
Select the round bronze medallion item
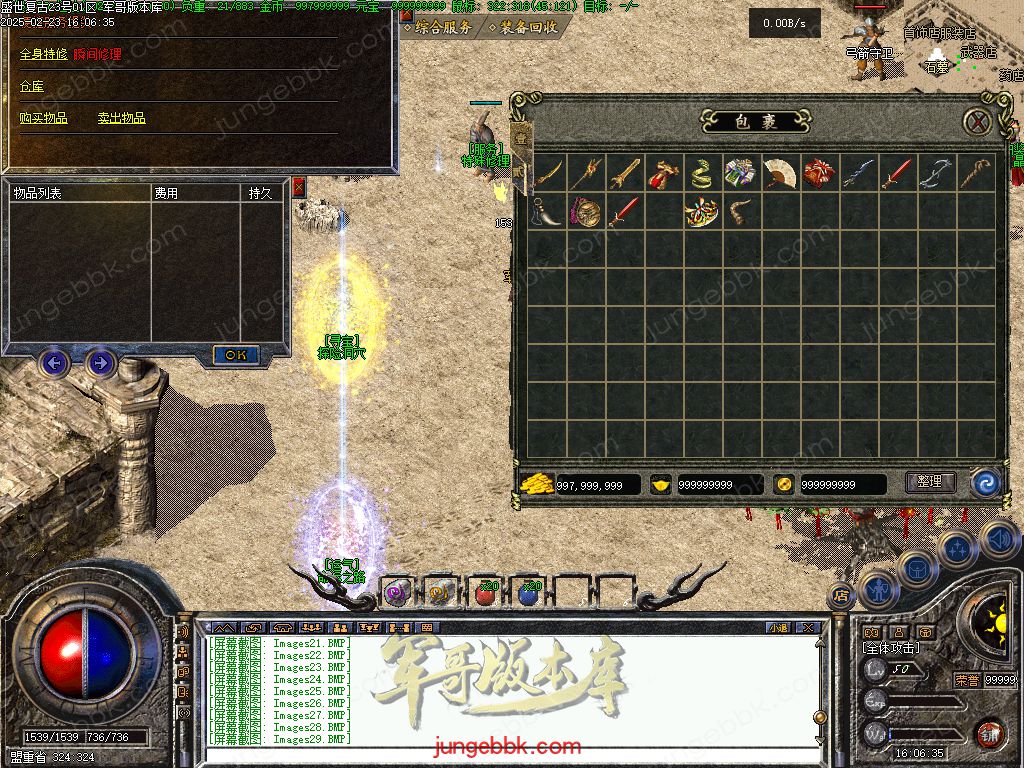(x=585, y=212)
